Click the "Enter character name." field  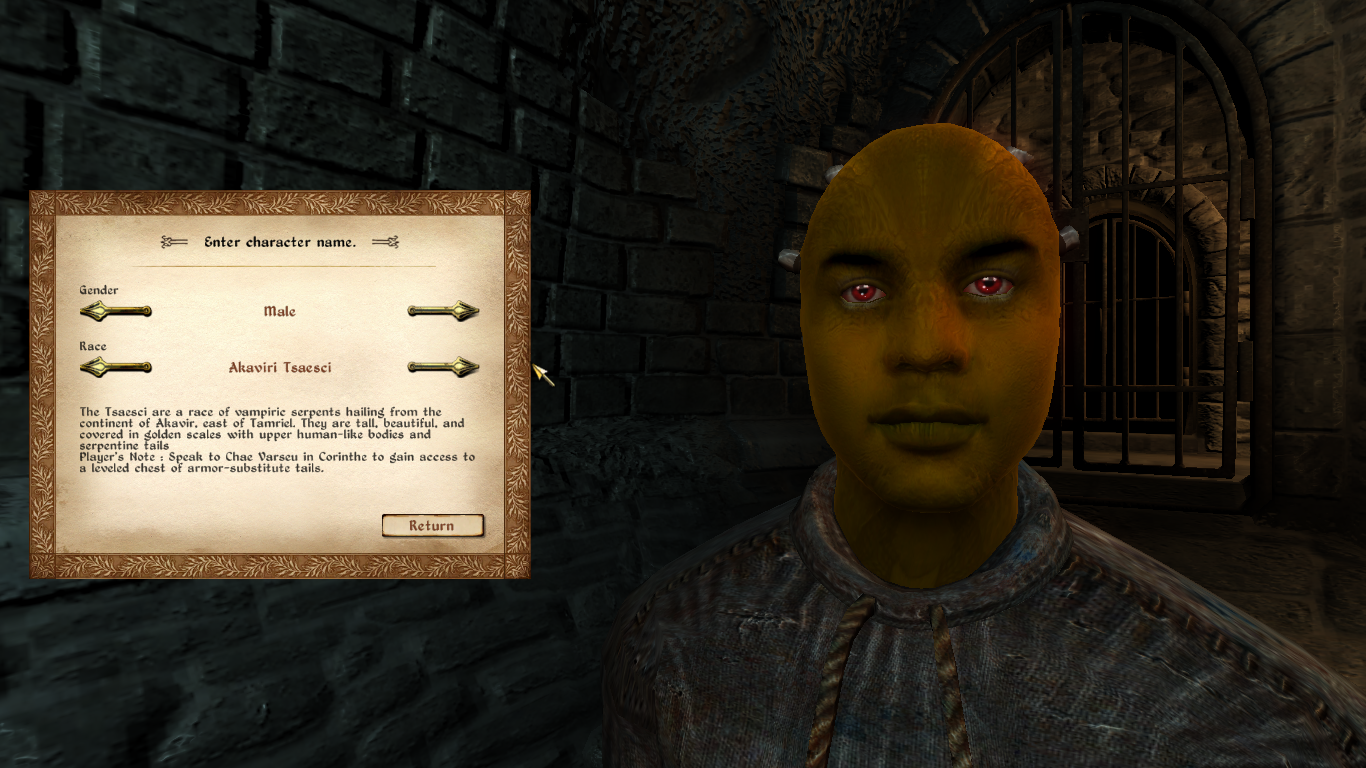pyautogui.click(x=280, y=242)
